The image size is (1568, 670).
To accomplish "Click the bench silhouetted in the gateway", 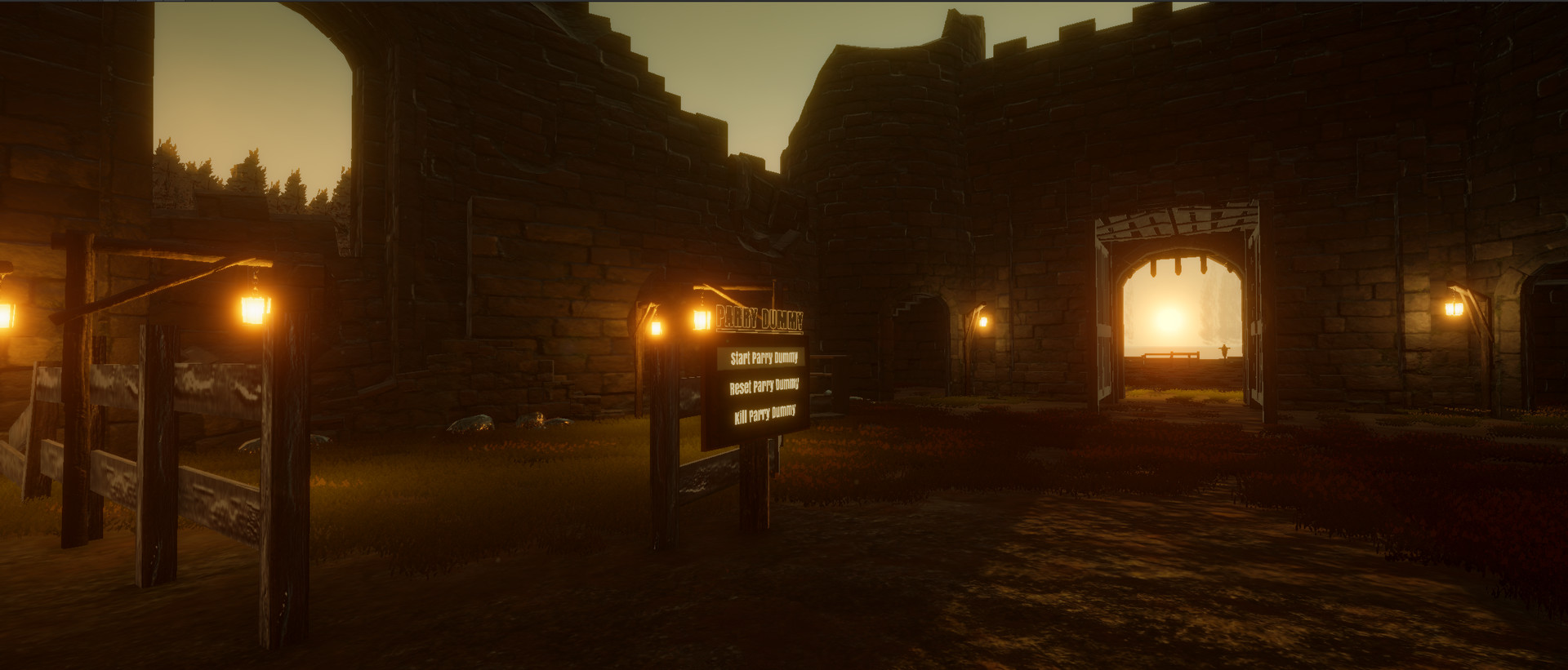I will pos(1169,356).
